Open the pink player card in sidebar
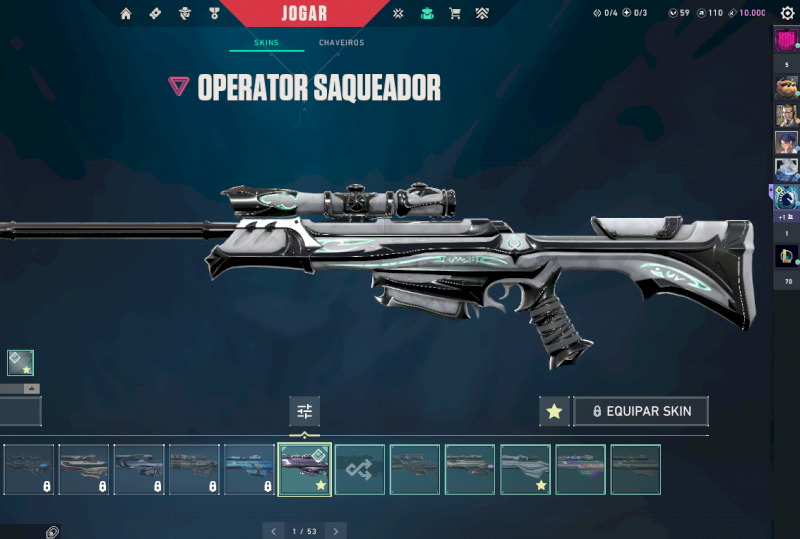The width and height of the screenshot is (800, 539). point(786,41)
